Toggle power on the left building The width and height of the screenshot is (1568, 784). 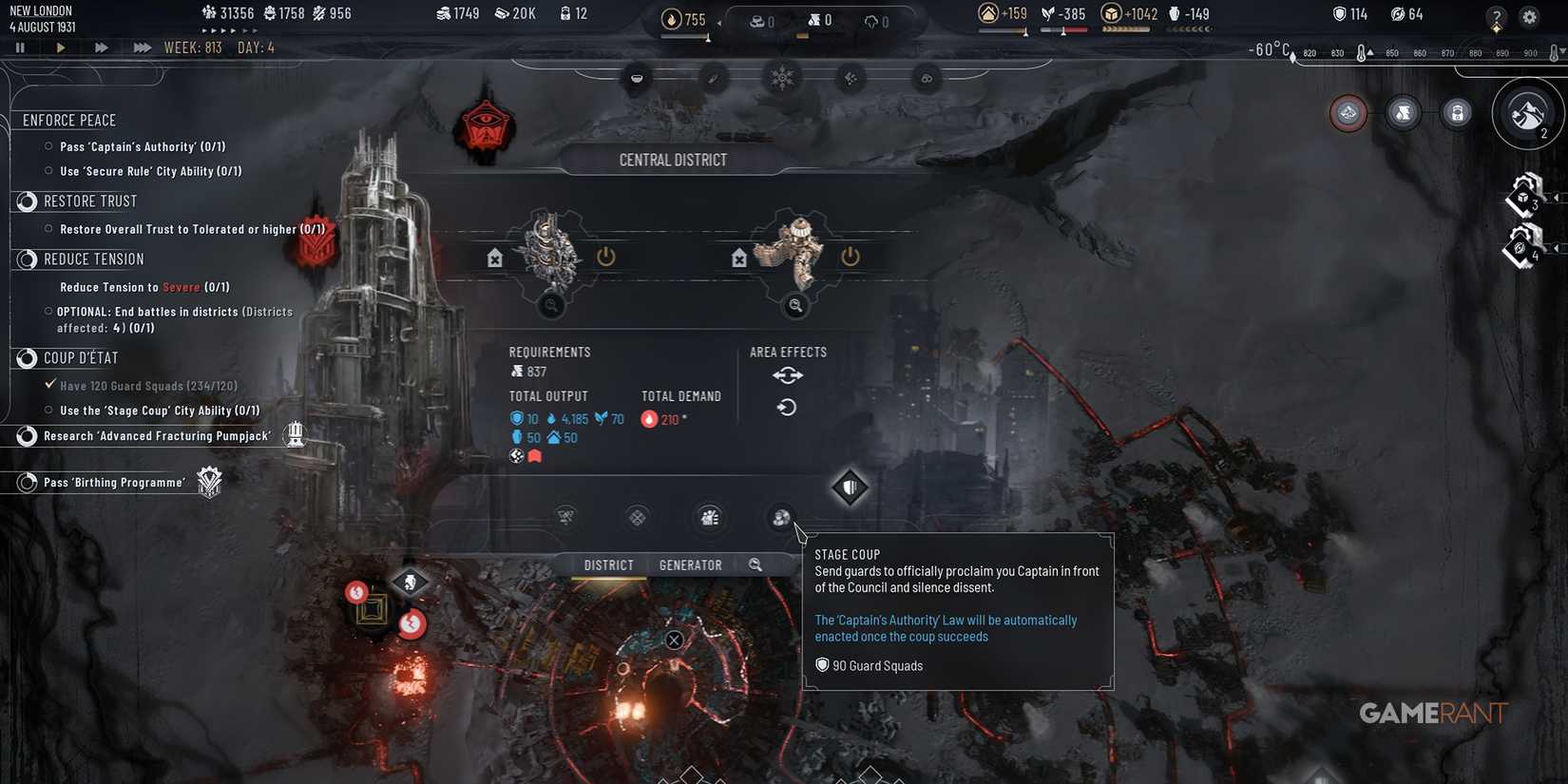tap(605, 256)
